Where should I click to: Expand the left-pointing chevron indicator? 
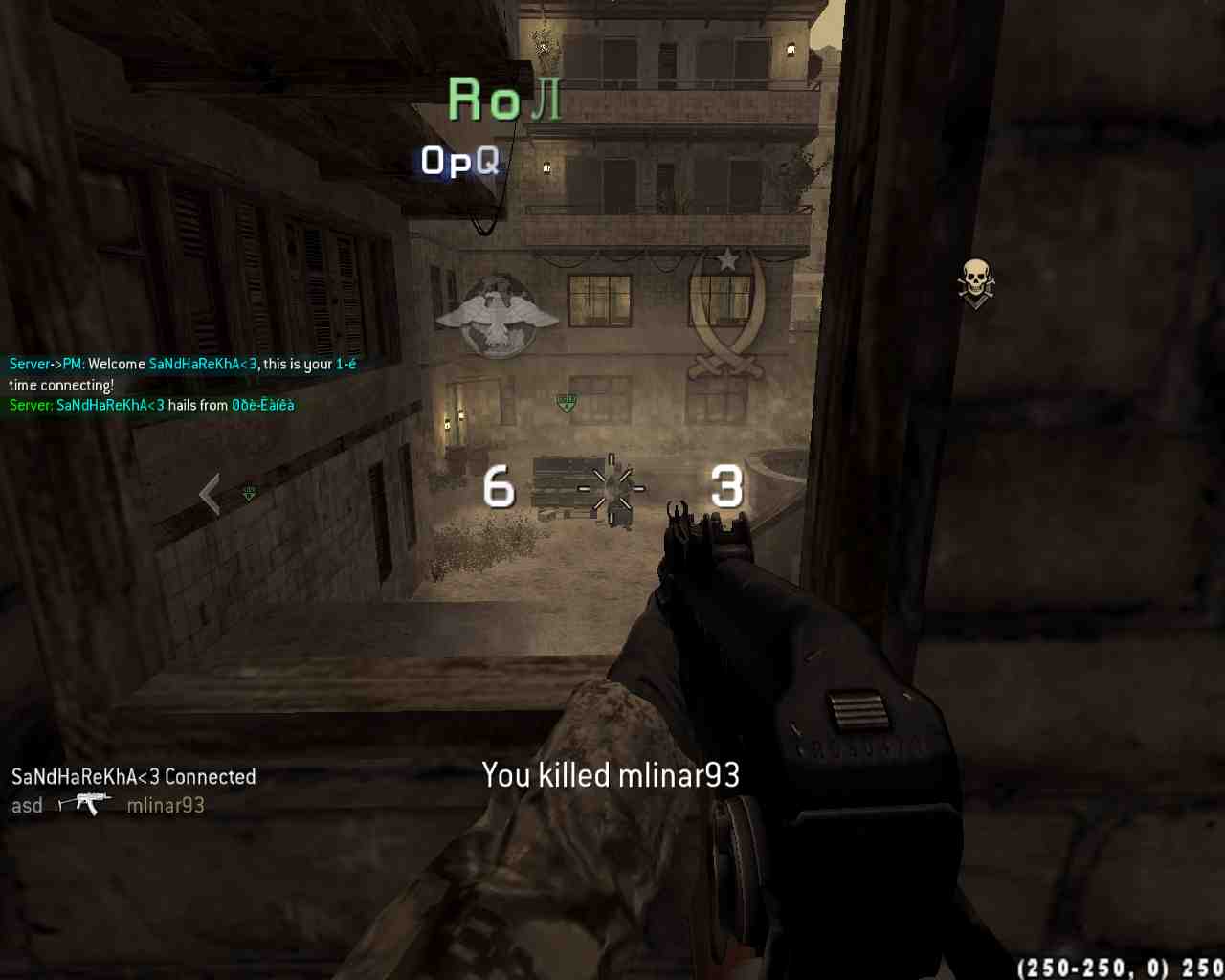[x=210, y=492]
